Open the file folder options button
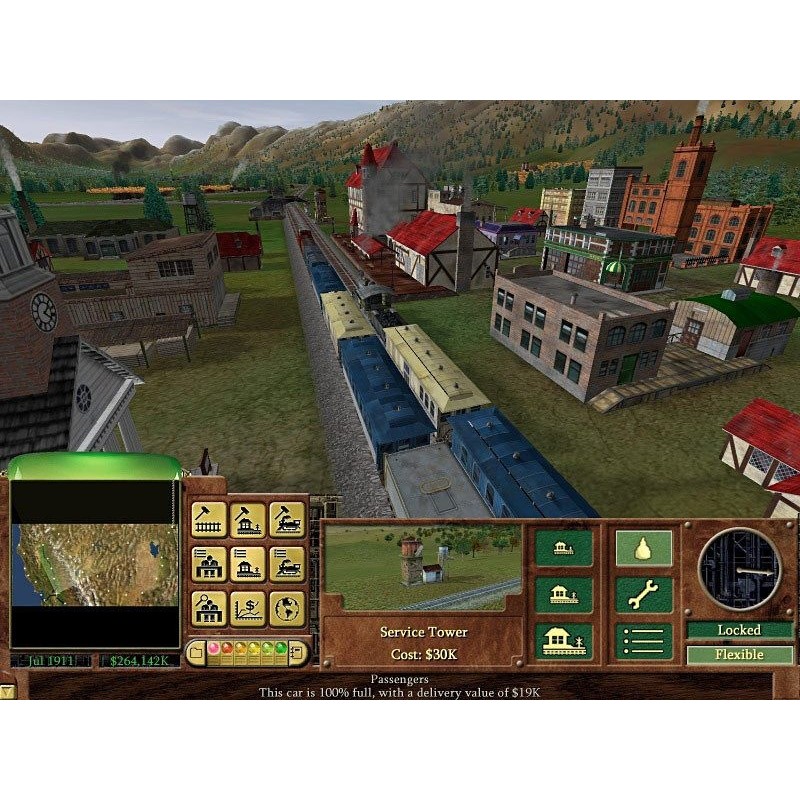Image resolution: width=800 pixels, height=800 pixels. (198, 653)
